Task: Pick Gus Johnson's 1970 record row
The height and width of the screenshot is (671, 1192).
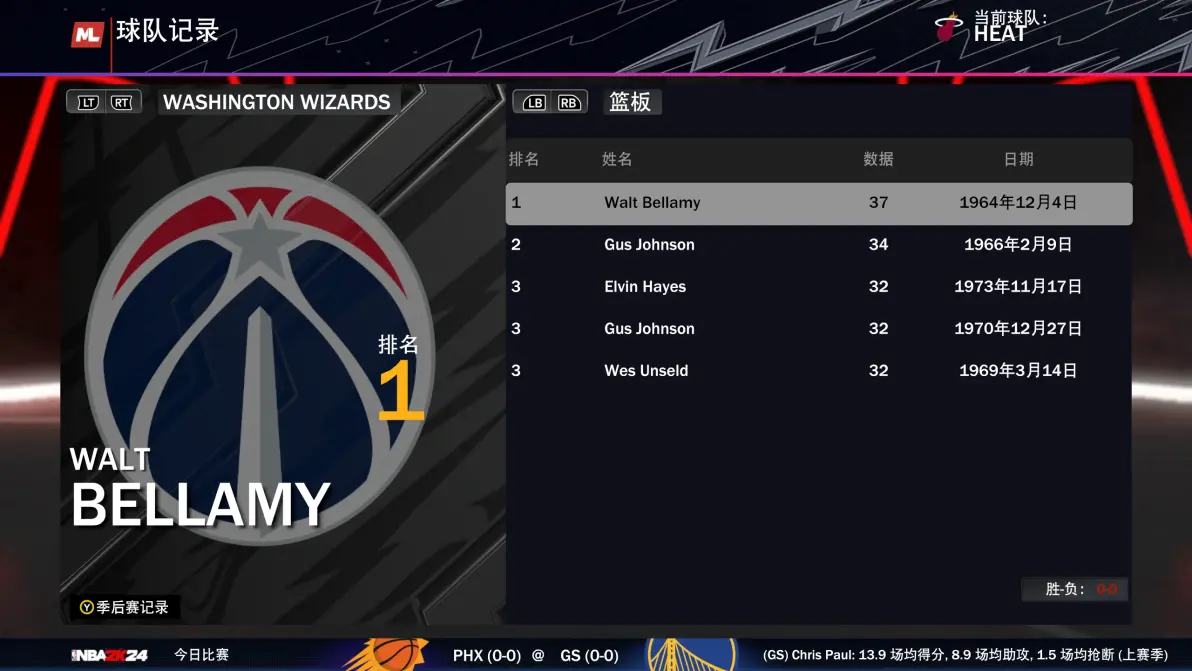Action: pos(818,329)
